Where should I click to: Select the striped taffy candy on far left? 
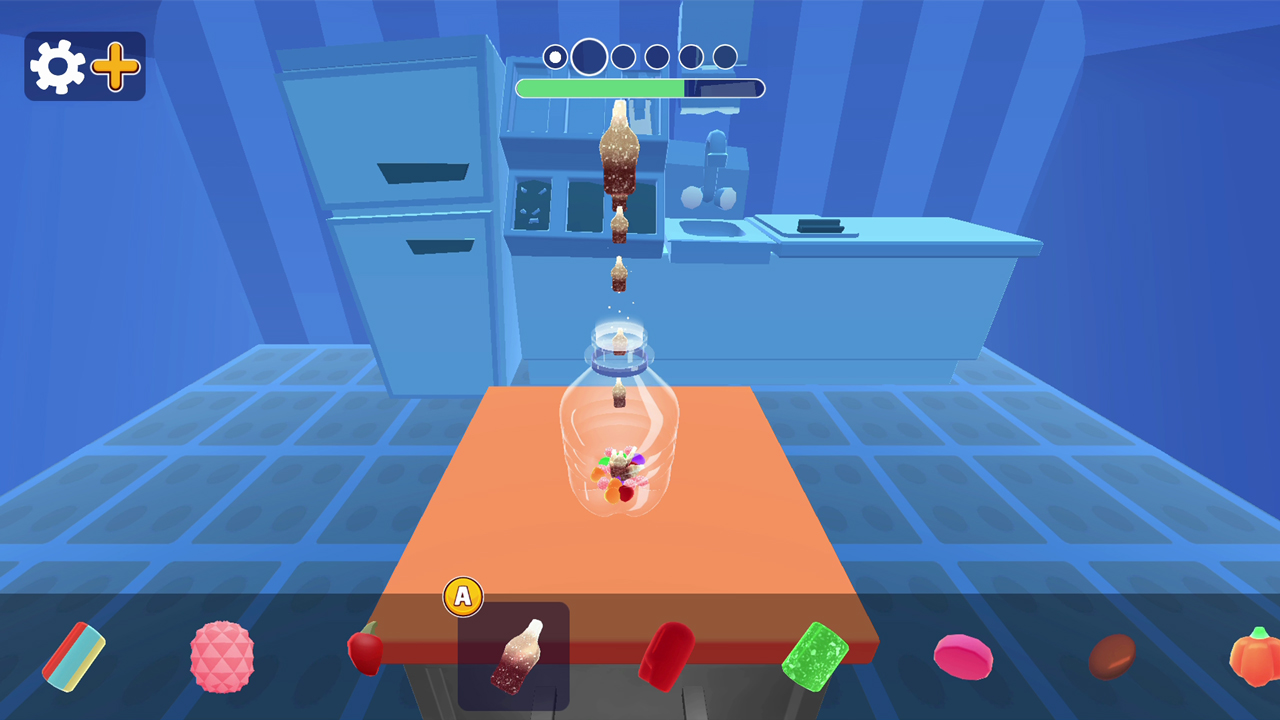pos(75,655)
